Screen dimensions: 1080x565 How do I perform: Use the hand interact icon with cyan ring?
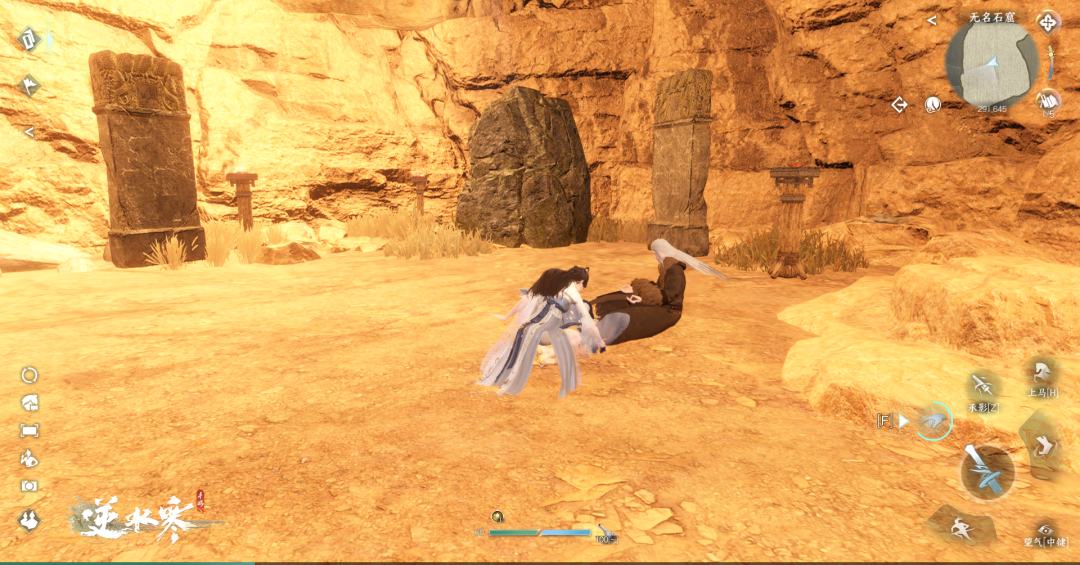tap(934, 421)
